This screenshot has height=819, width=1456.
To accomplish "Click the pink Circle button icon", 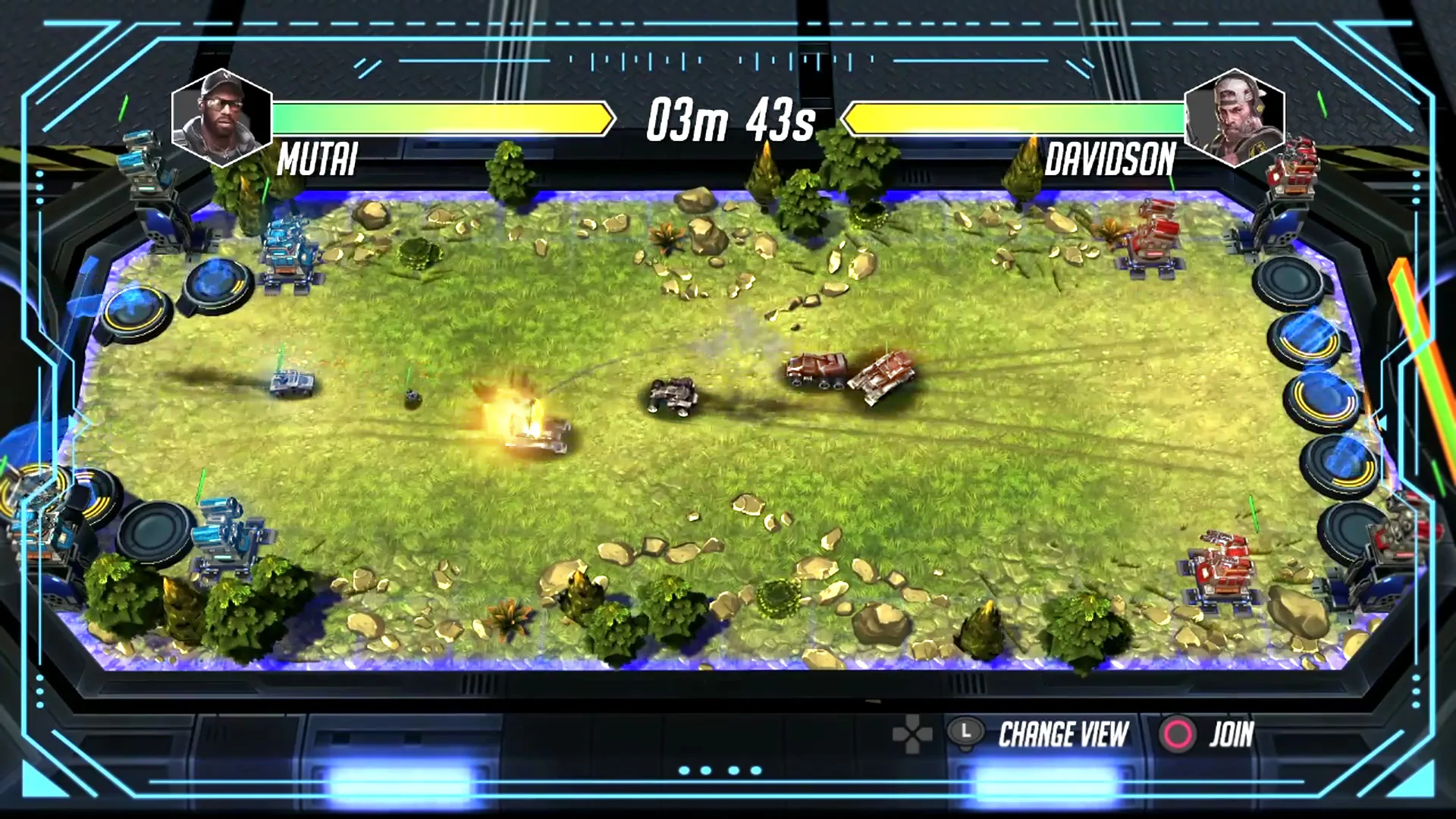I will 1178,733.
